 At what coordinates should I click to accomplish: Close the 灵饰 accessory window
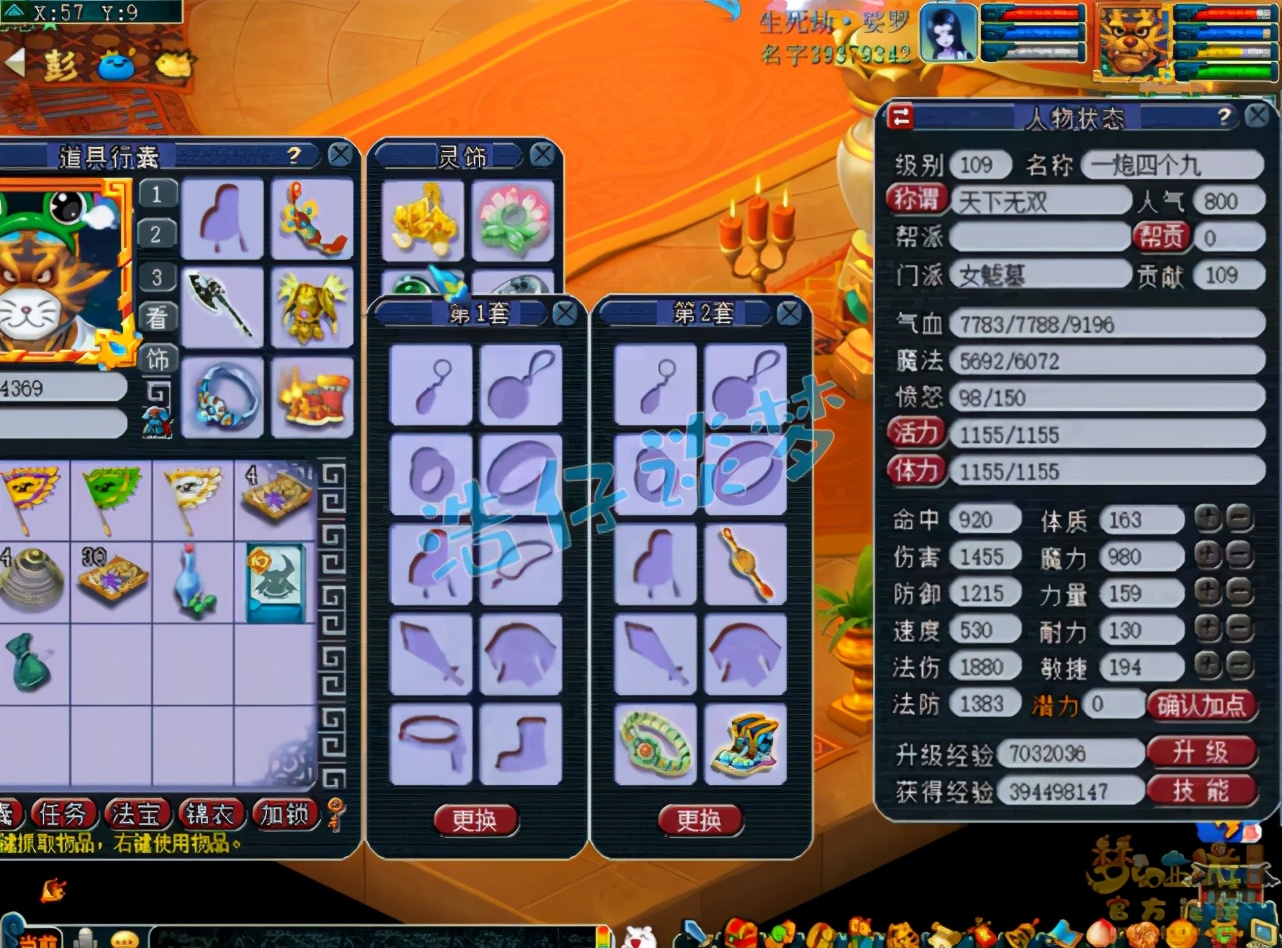(542, 155)
